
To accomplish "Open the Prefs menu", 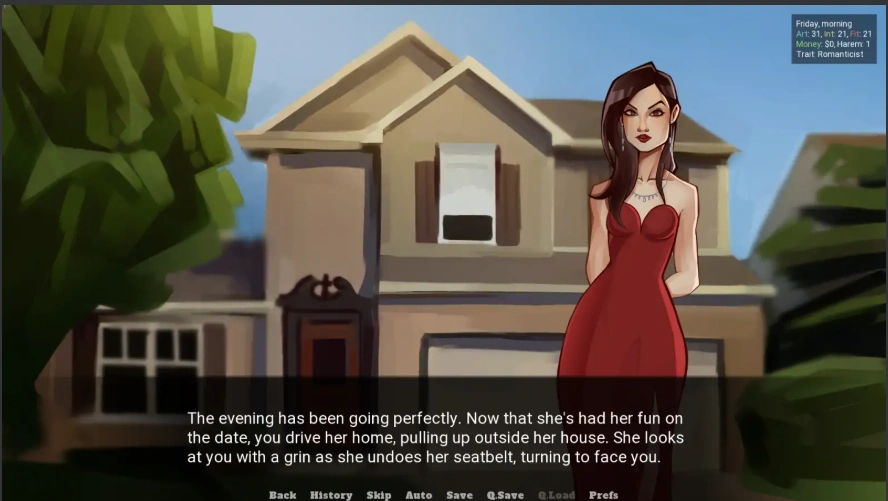I will click(604, 495).
